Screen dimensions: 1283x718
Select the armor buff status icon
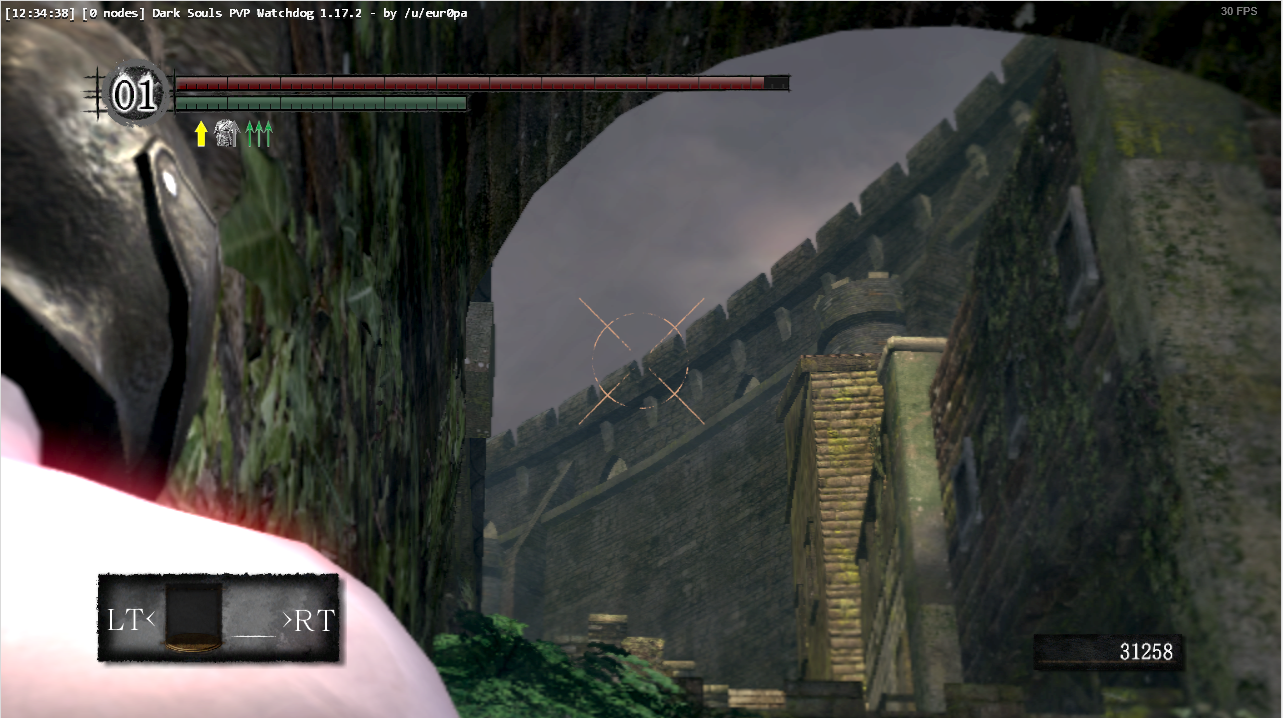pyautogui.click(x=227, y=134)
